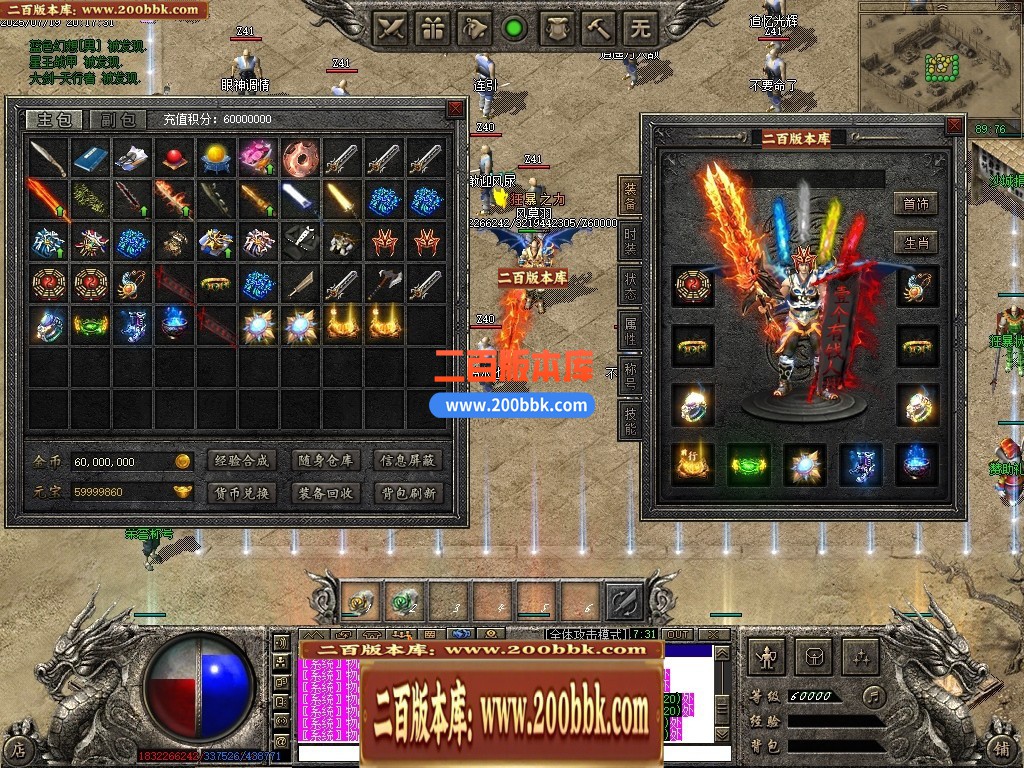
Task: Close the character equipment window
Action: coord(955,125)
